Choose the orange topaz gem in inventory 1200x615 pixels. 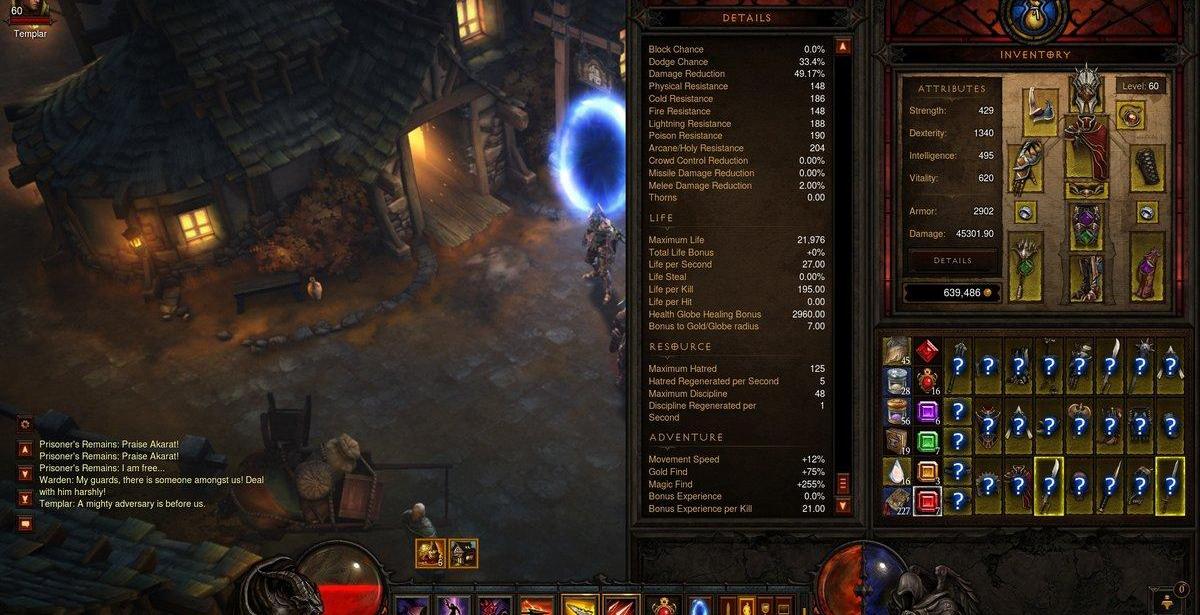click(927, 471)
